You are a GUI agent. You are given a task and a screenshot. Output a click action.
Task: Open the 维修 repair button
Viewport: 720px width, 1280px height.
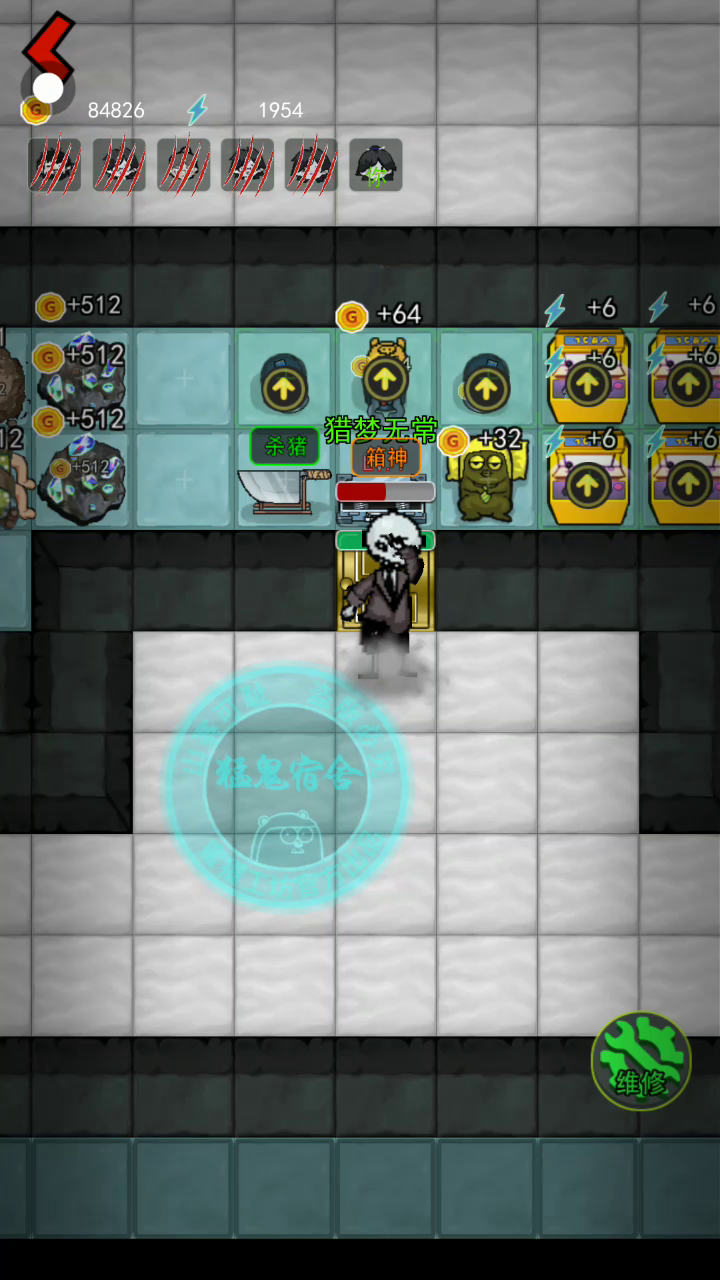[x=641, y=1062]
